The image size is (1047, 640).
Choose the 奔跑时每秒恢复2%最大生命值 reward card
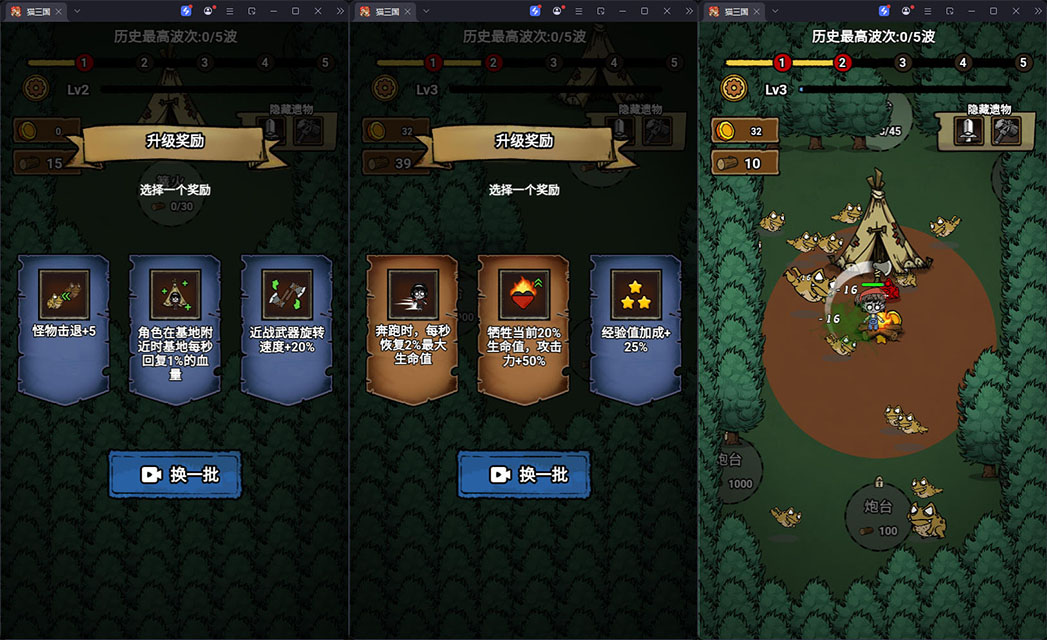tap(412, 328)
